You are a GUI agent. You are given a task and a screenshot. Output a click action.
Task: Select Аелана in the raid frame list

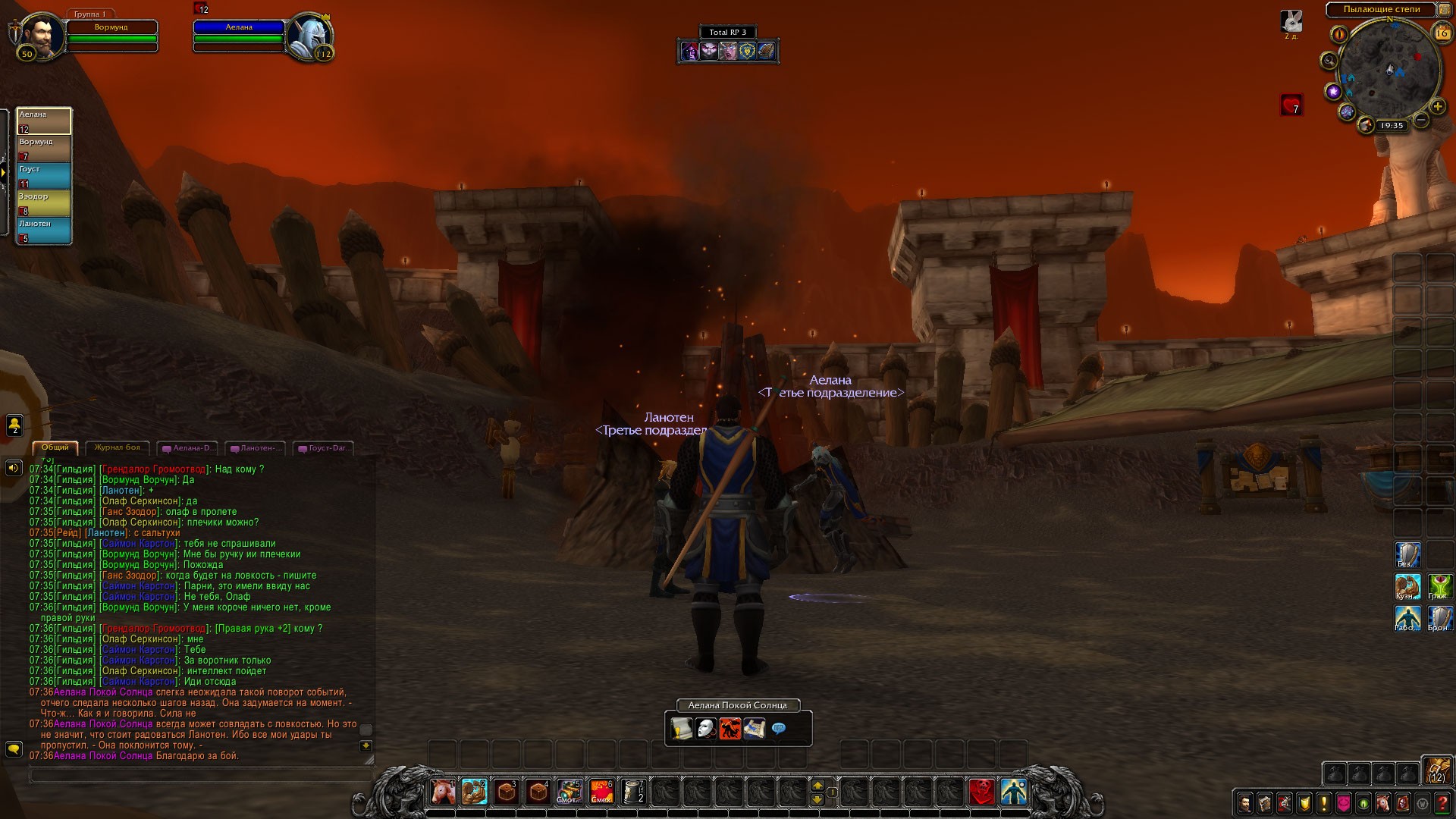pos(44,121)
